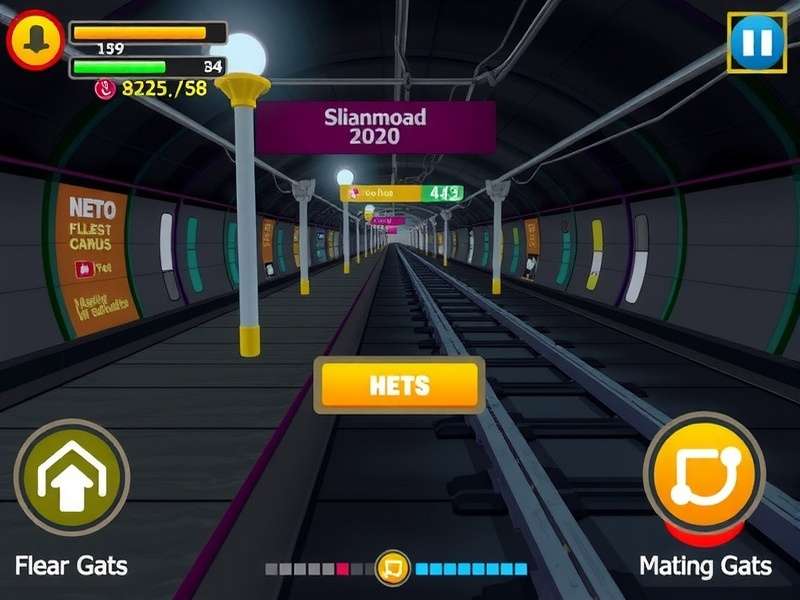Click the orange HETS button
This screenshot has height=600, width=800.
(x=399, y=385)
